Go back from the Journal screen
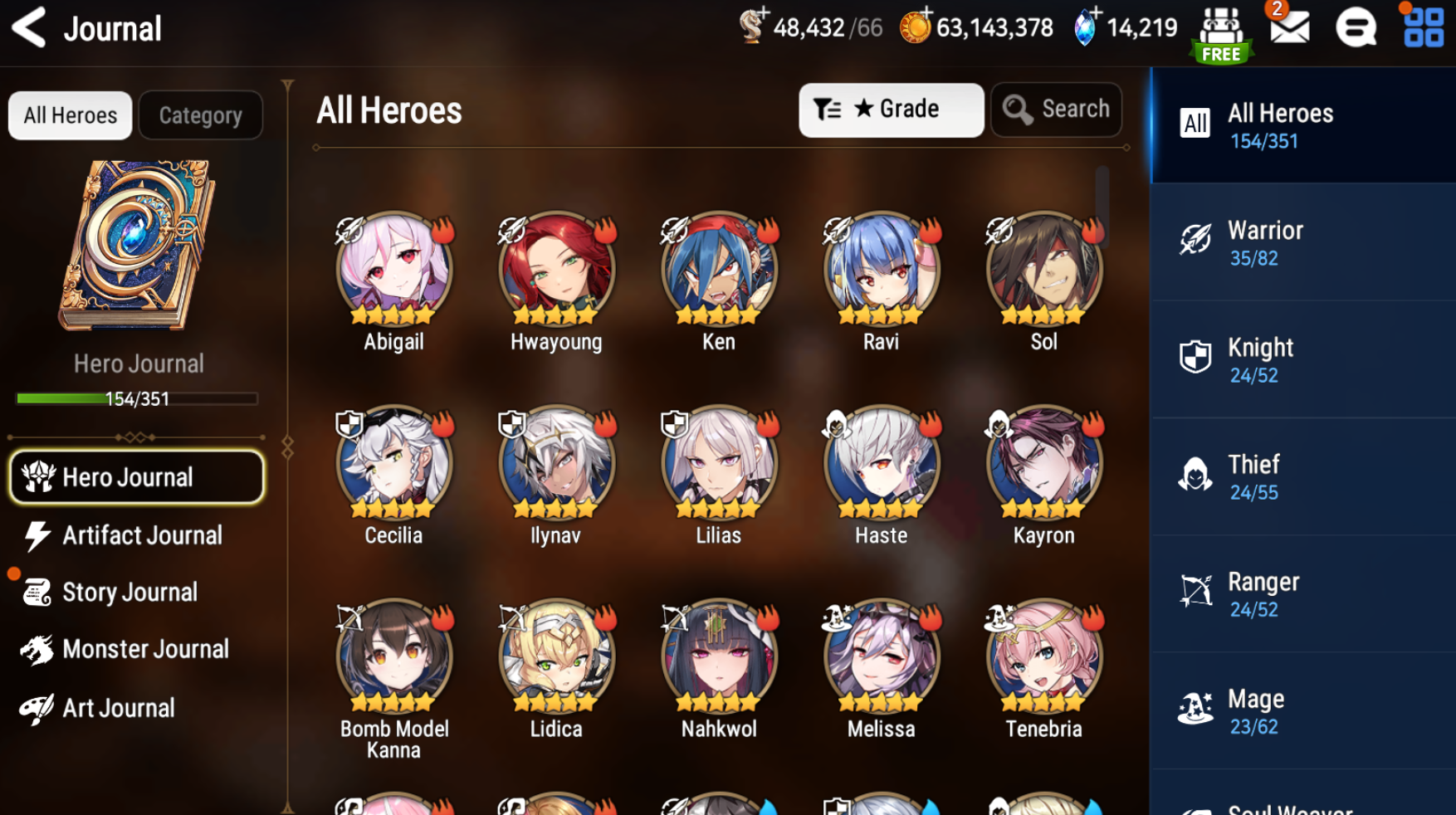The image size is (1456, 815). (x=30, y=28)
